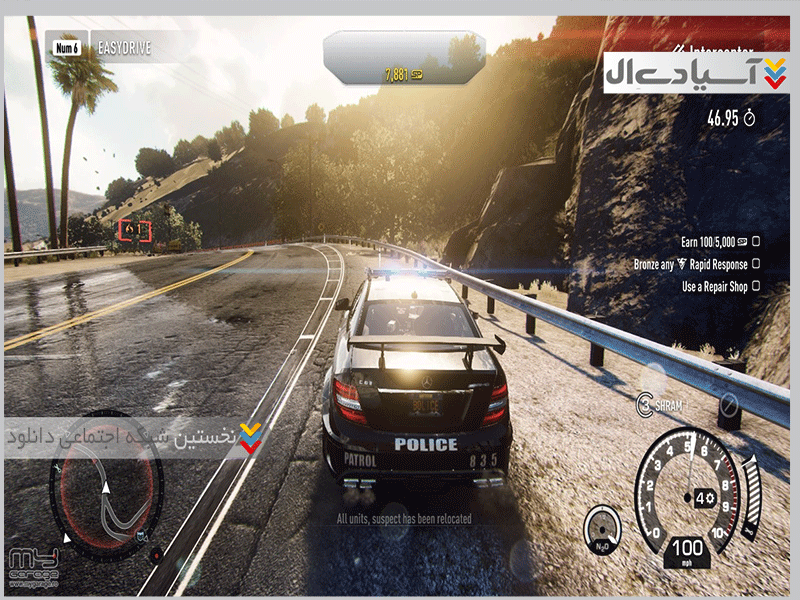Select the empty pursuit tech slot
800x600 pixels.
coord(729,405)
